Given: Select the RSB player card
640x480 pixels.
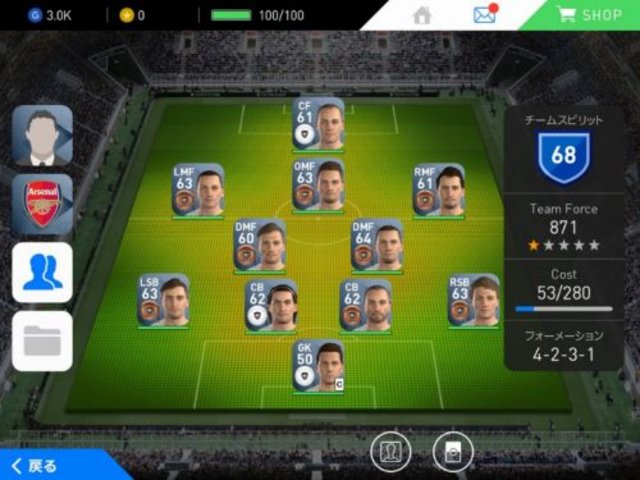Looking at the screenshot, I should (x=473, y=300).
